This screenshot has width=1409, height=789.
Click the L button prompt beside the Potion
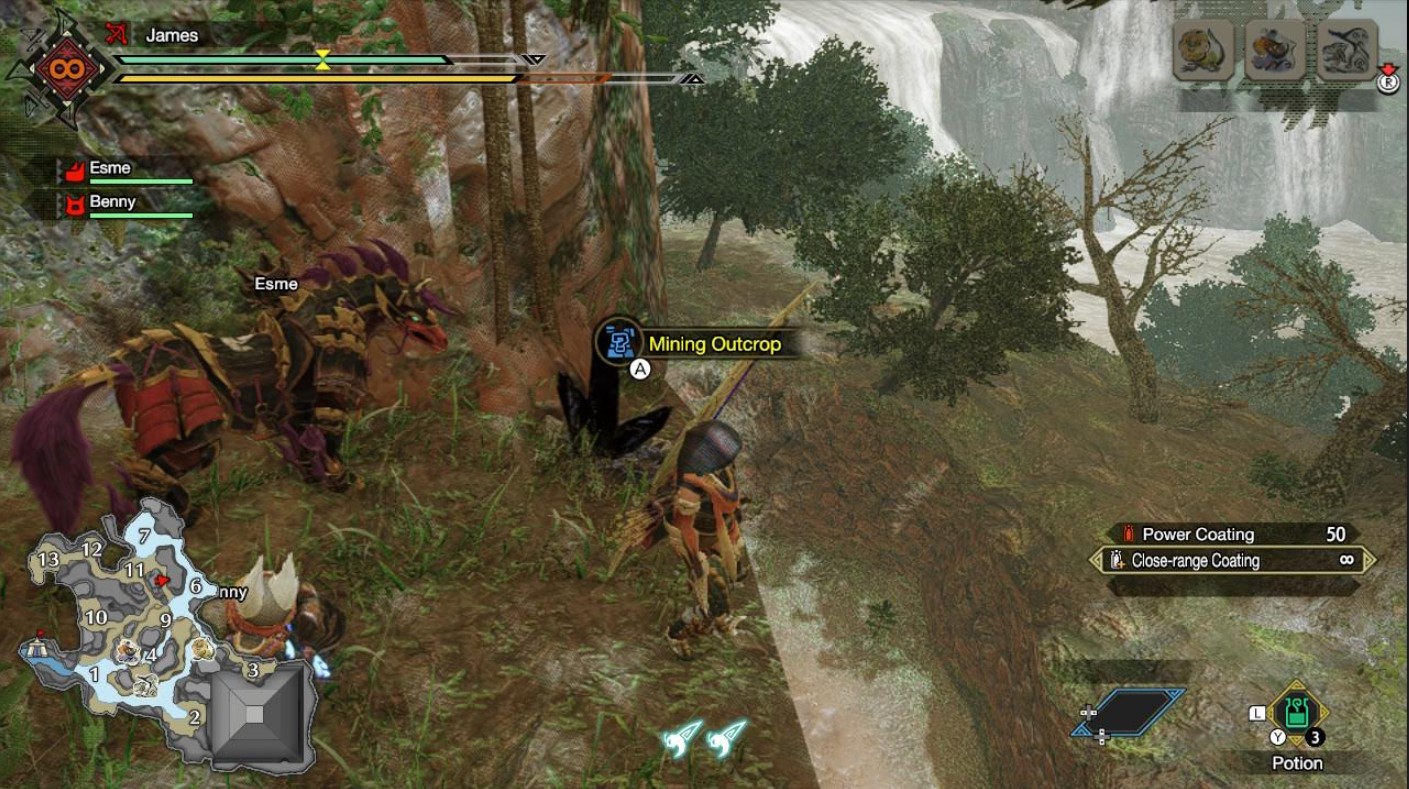(1258, 712)
